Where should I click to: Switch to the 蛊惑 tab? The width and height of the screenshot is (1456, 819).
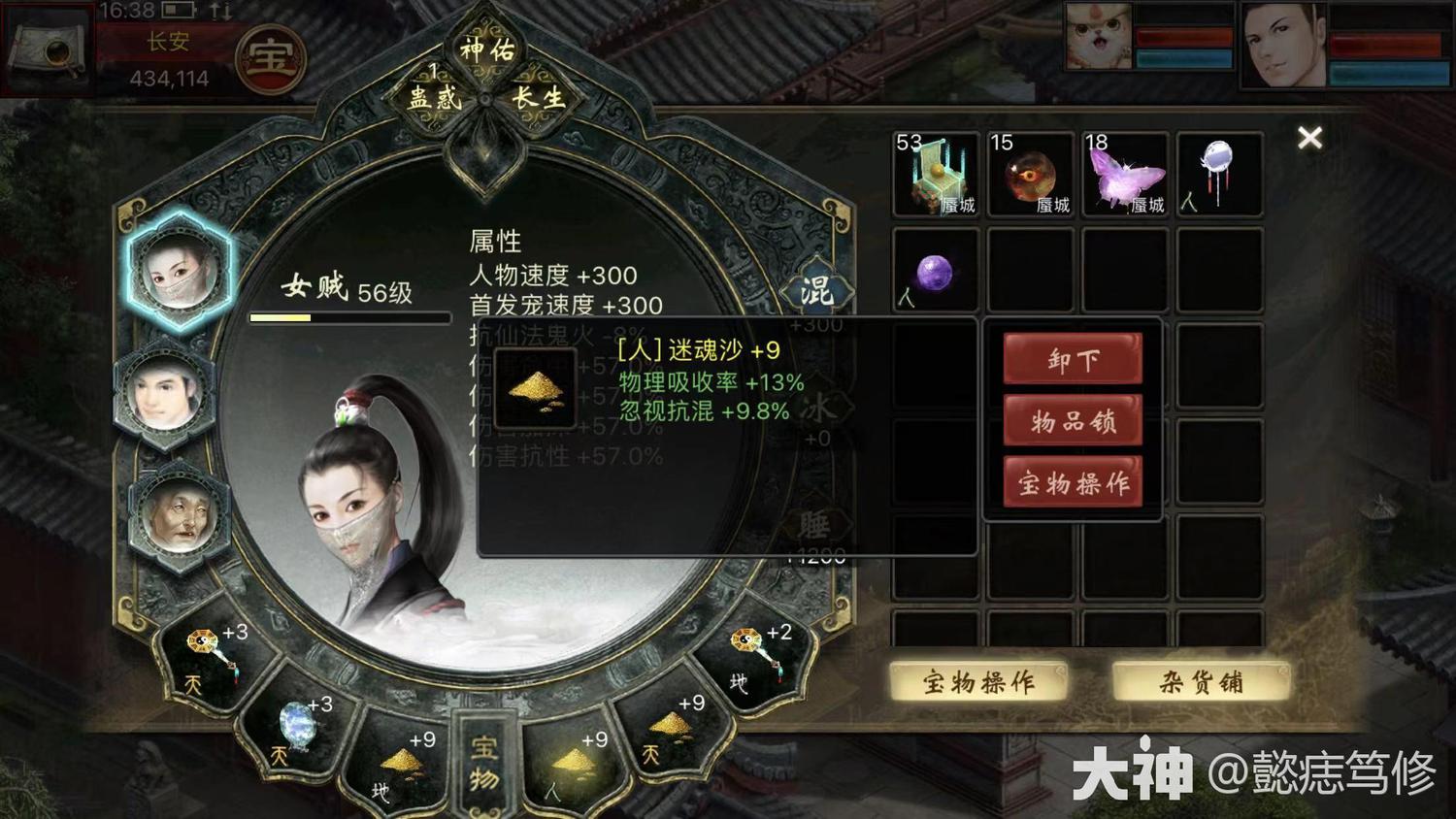point(434,97)
